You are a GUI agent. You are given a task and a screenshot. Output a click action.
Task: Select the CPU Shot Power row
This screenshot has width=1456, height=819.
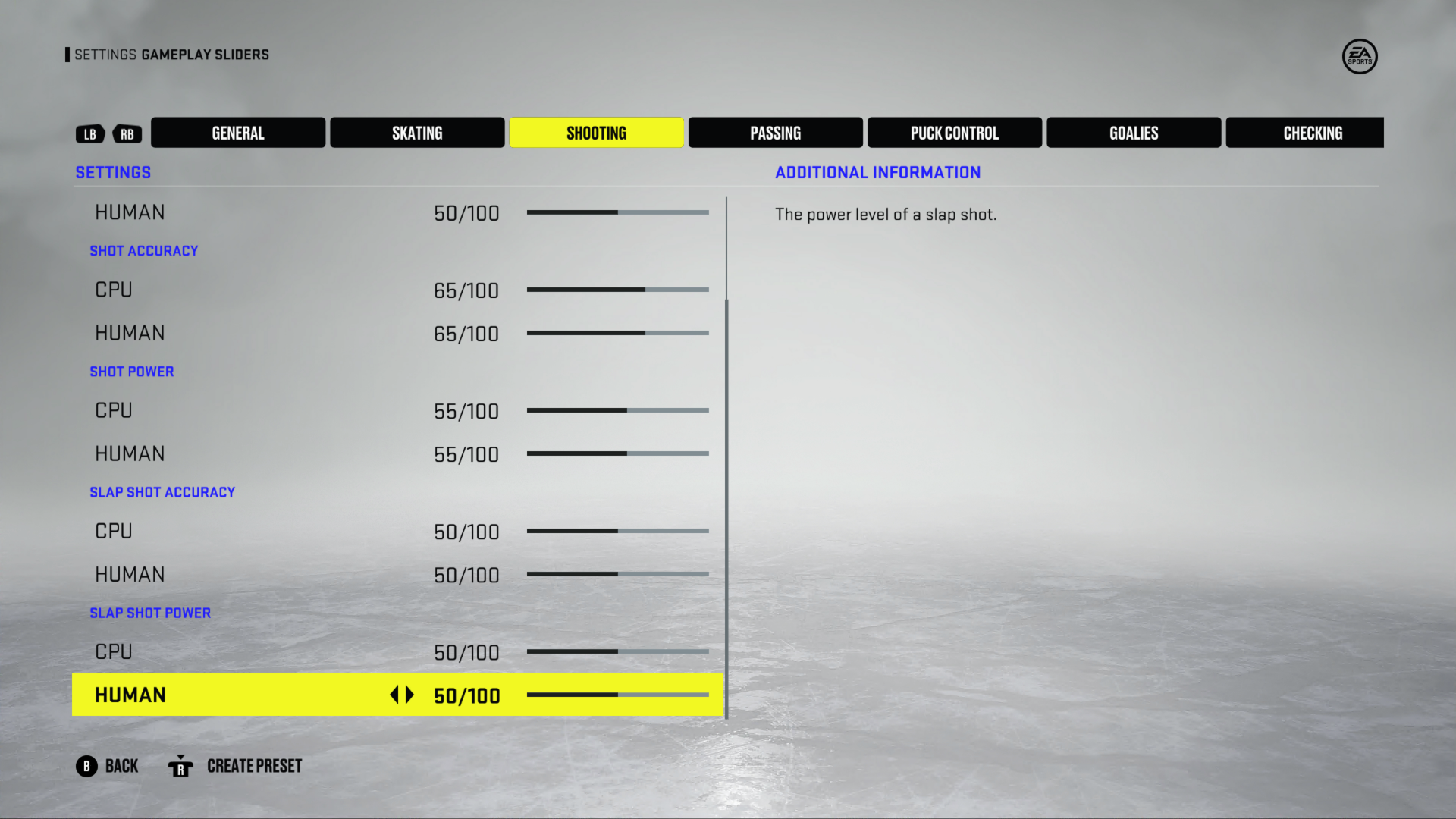(113, 410)
